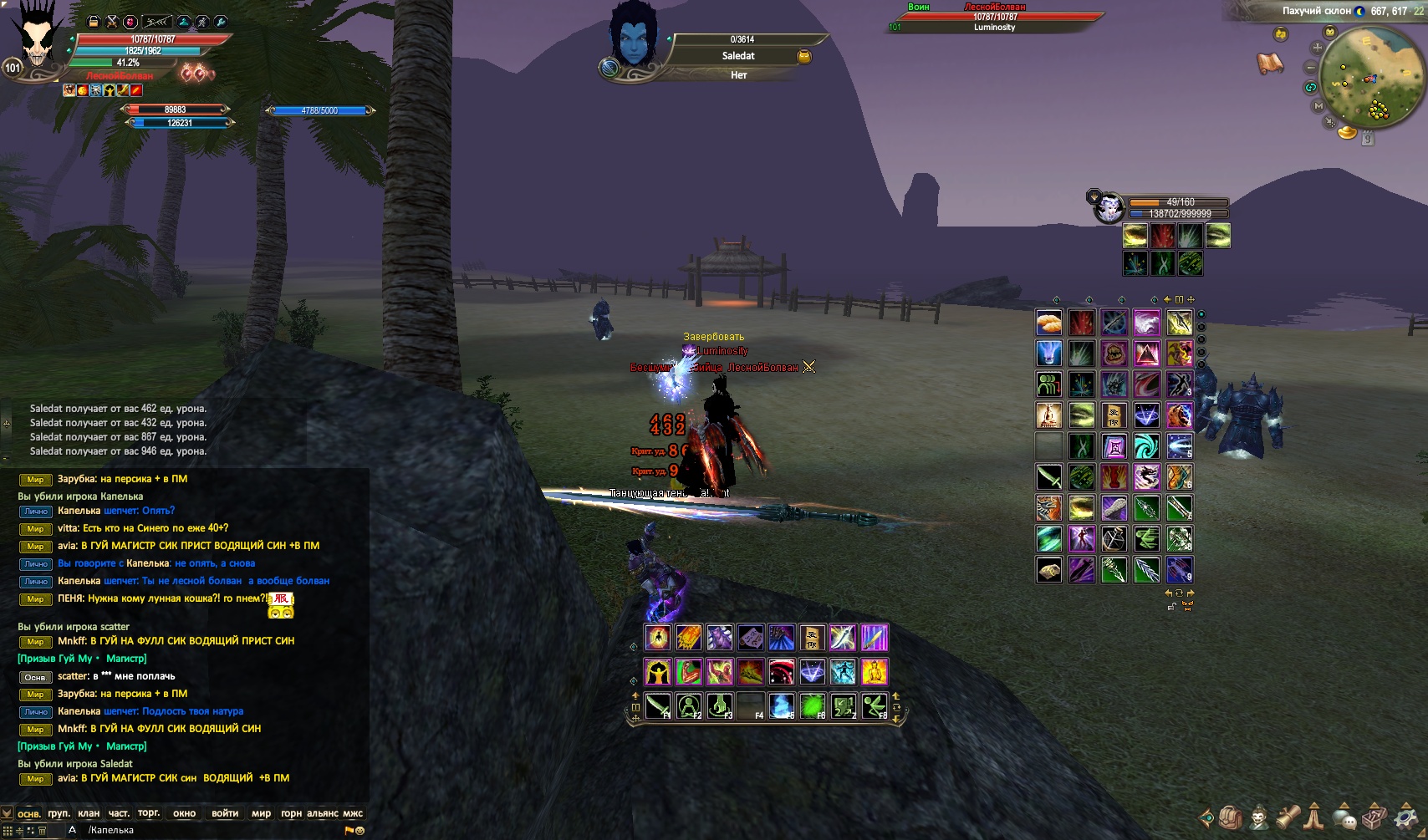Open the quest scroll icon

(x=1288, y=817)
